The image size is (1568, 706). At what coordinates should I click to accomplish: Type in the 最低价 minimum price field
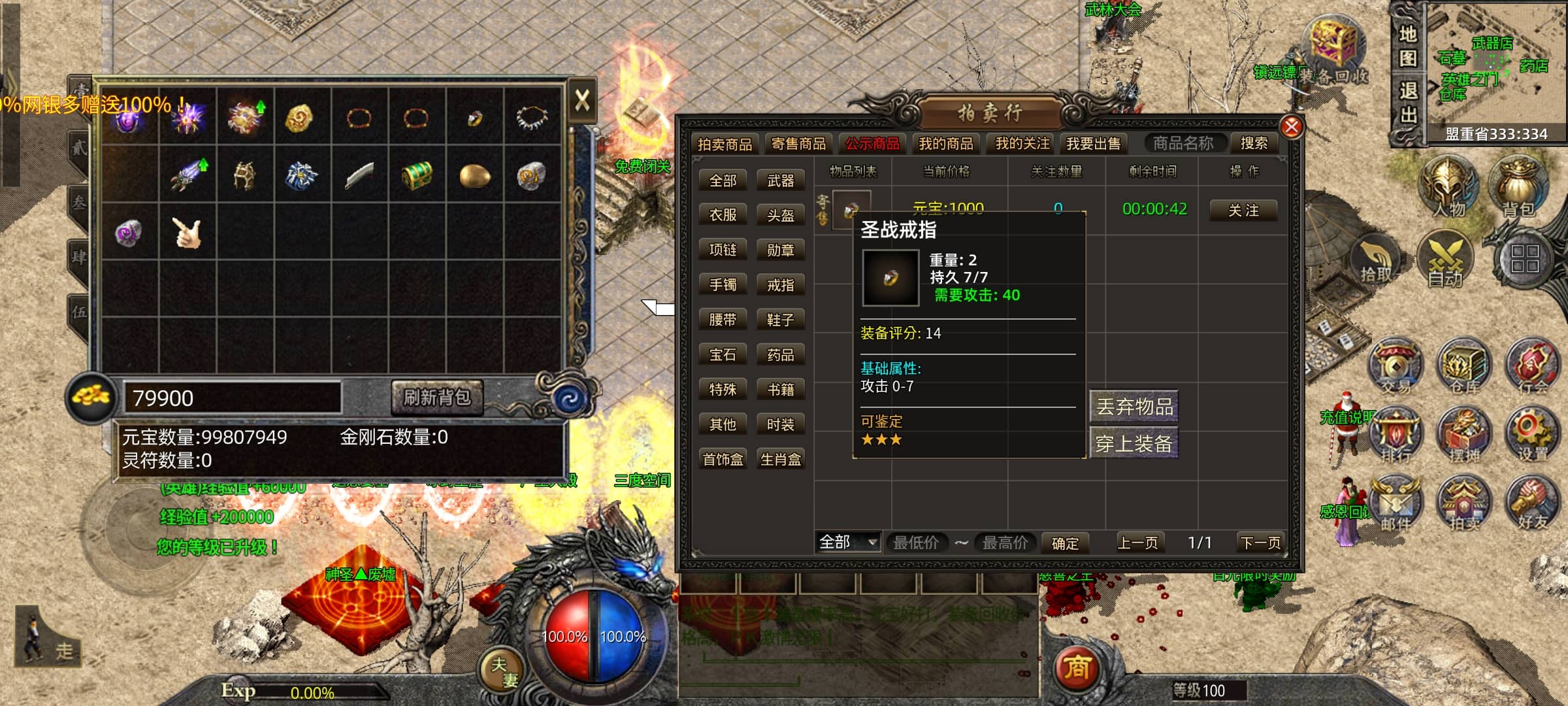tap(916, 543)
